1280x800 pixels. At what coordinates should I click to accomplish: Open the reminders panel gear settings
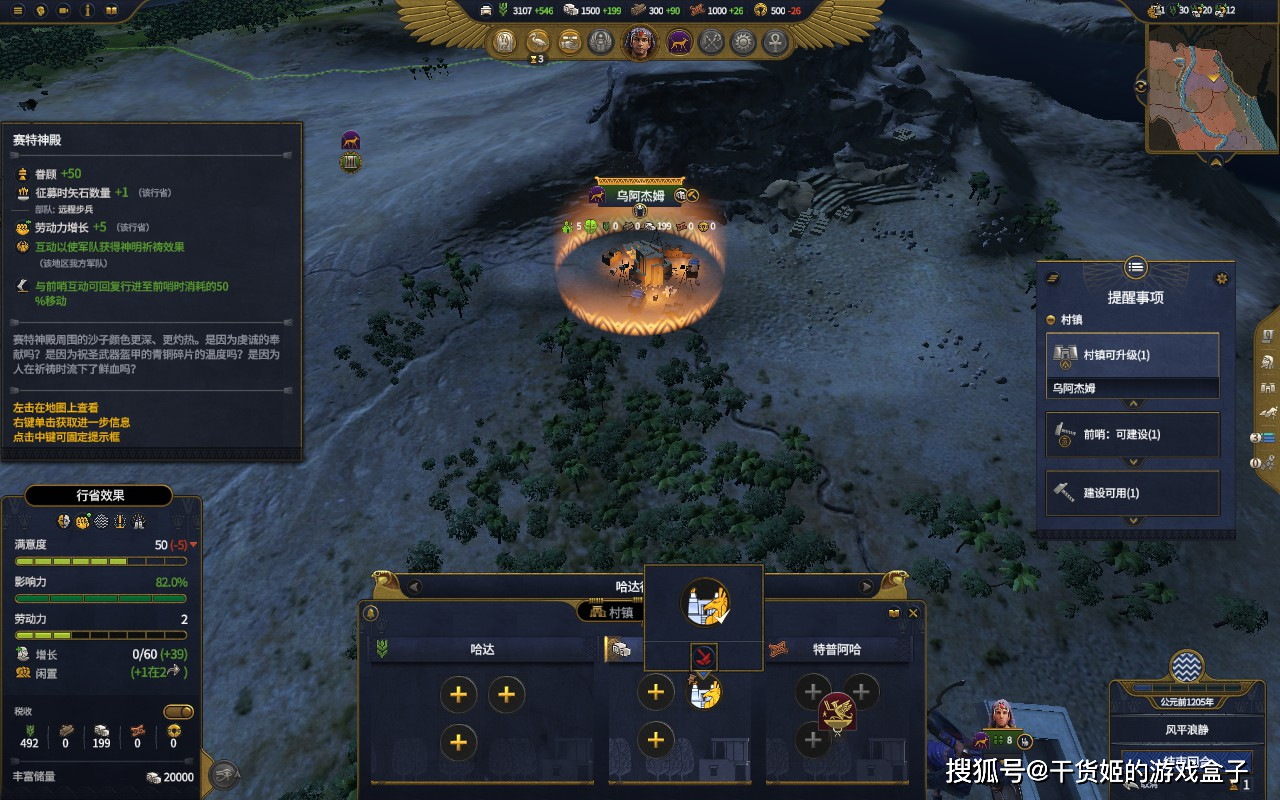point(1221,278)
